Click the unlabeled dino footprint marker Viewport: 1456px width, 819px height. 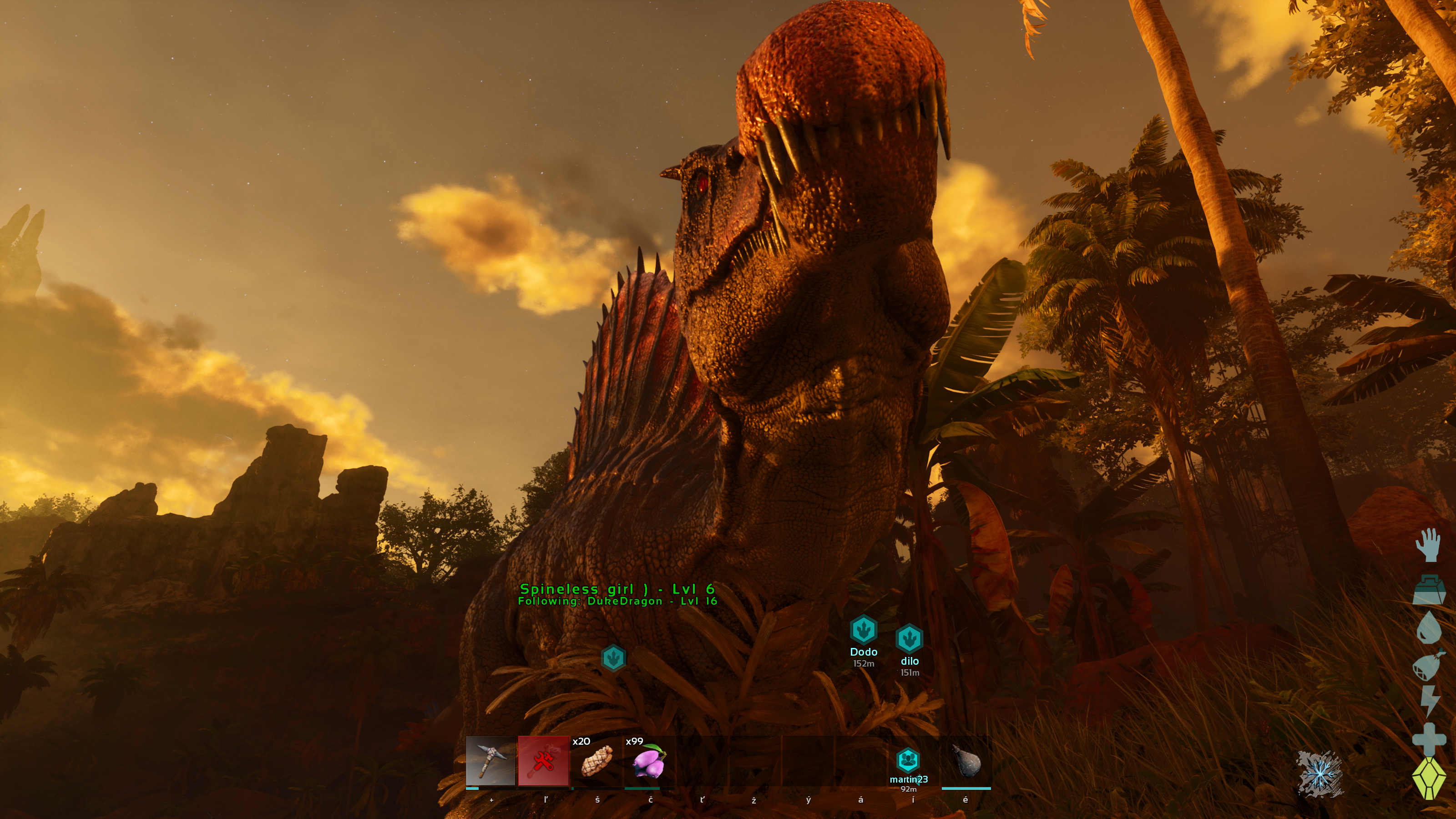tap(613, 658)
